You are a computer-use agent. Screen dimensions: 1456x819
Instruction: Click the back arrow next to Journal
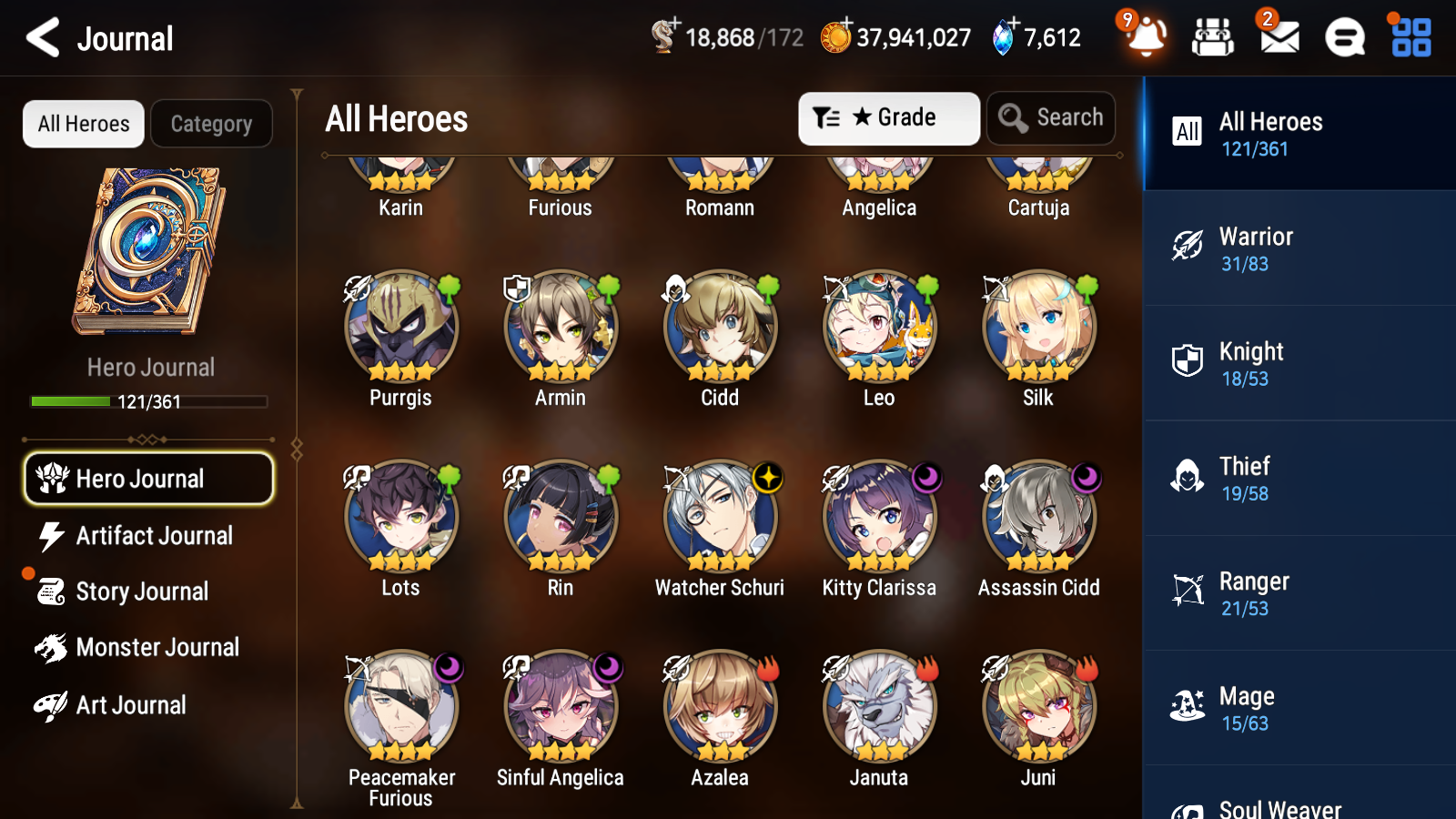40,37
